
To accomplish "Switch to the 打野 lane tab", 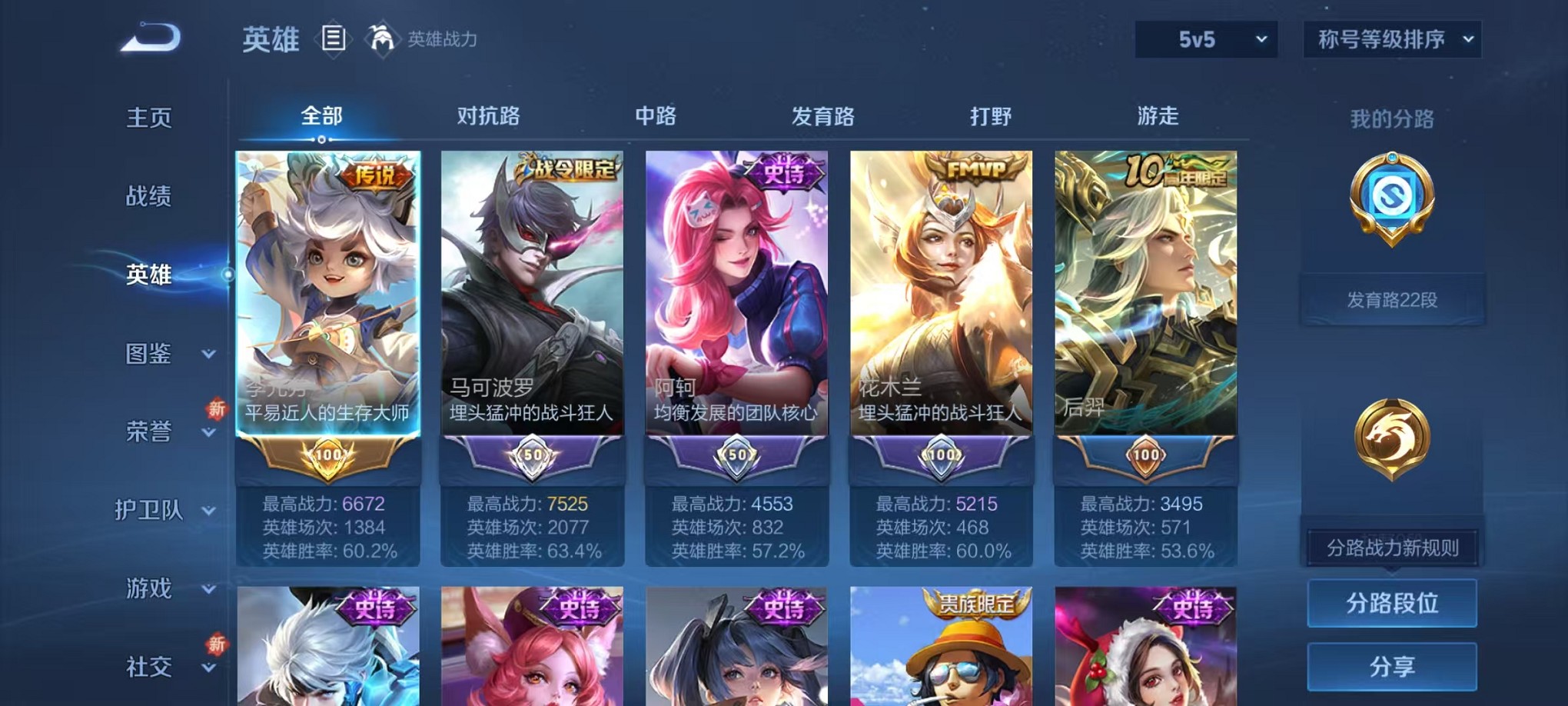I will click(991, 117).
